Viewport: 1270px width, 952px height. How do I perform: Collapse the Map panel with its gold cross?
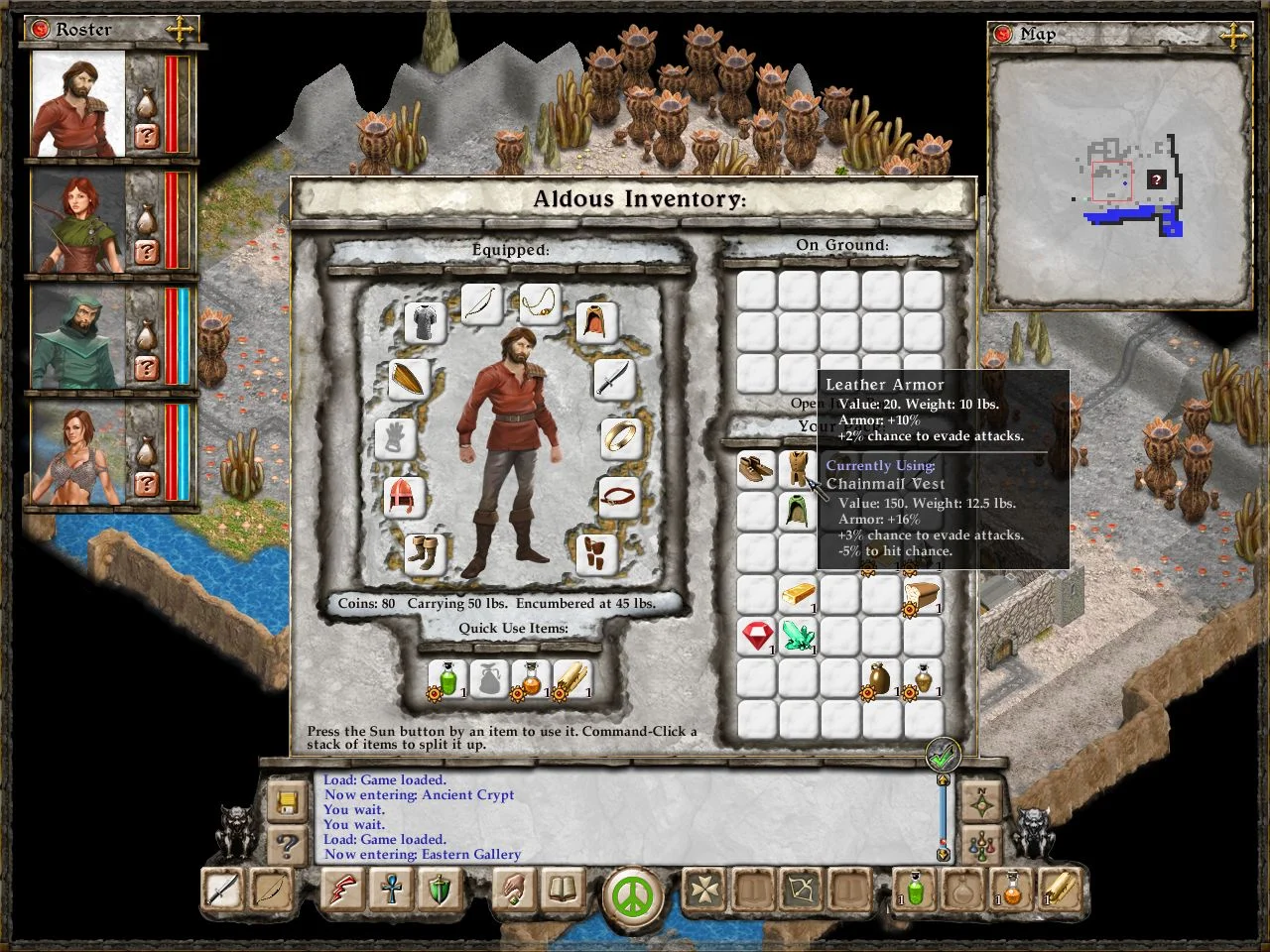(1233, 35)
